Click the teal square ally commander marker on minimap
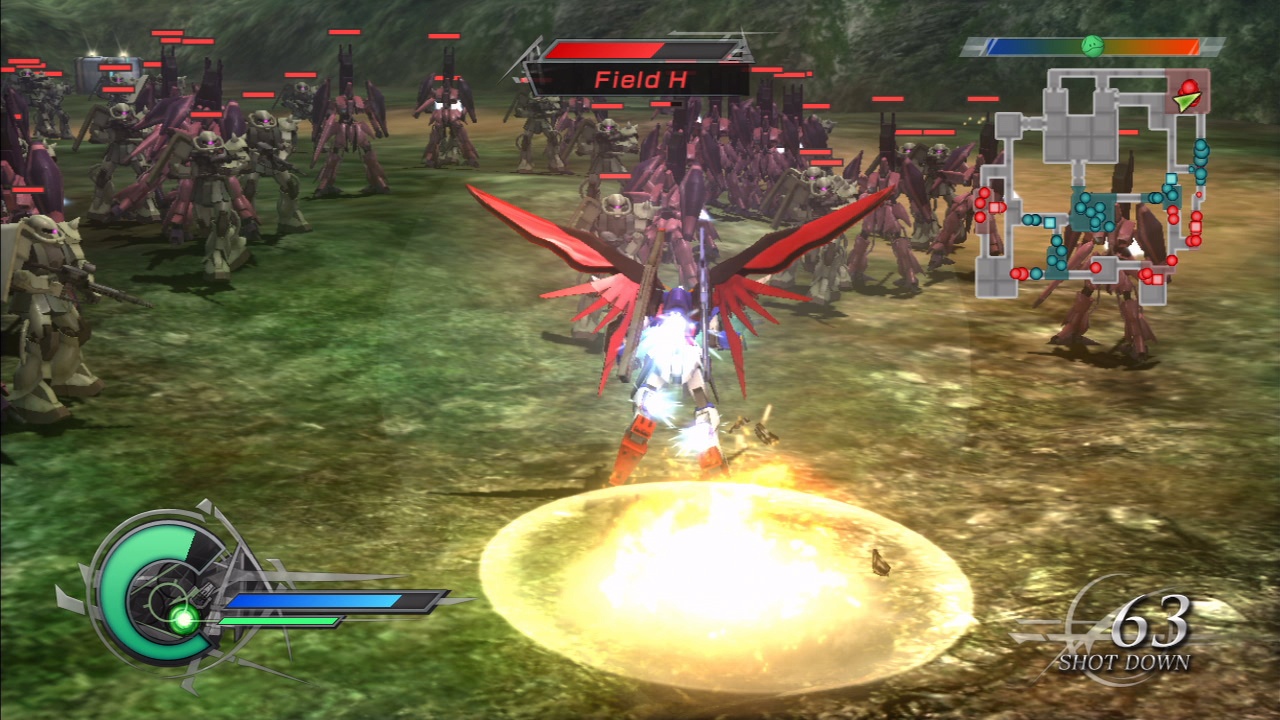Image resolution: width=1280 pixels, height=720 pixels. (x=1048, y=223)
